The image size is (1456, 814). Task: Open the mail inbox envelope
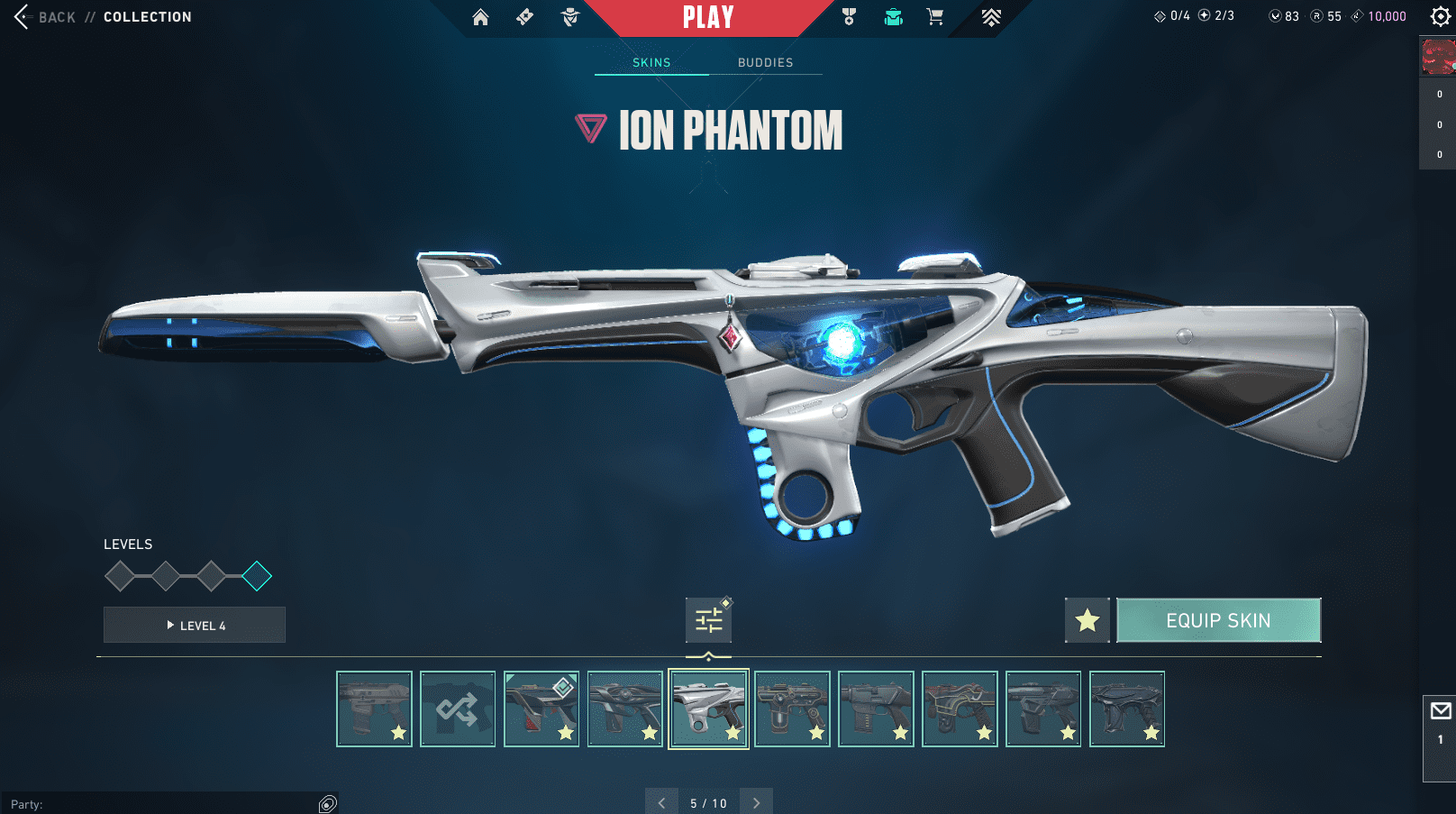[x=1441, y=711]
